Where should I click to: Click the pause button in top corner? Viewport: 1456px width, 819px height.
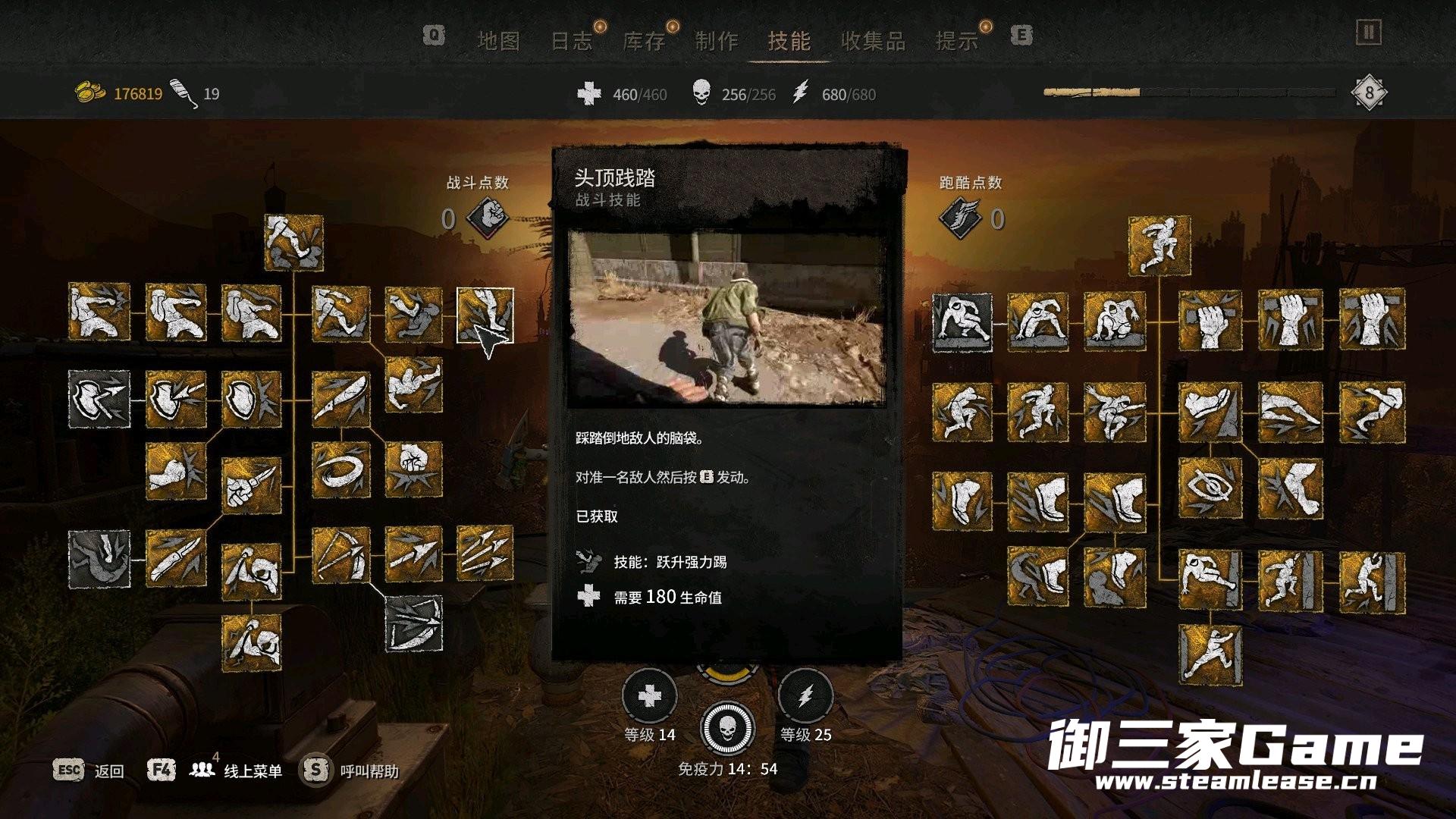1368,33
